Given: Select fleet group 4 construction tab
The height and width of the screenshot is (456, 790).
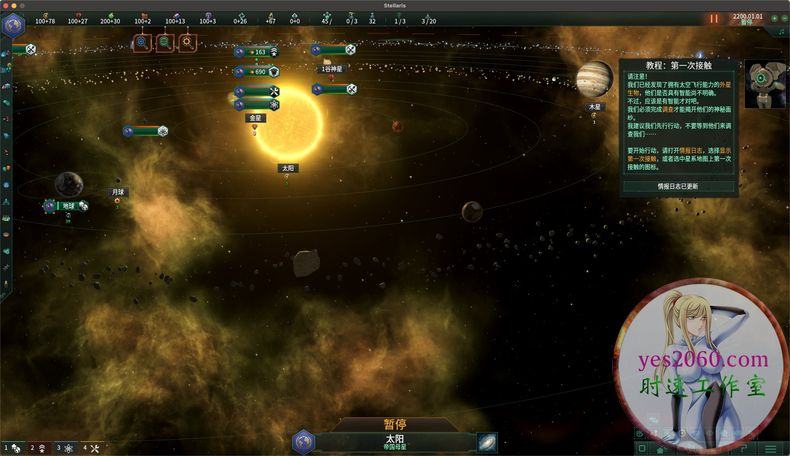Looking at the screenshot, I should pyautogui.click(x=91, y=448).
